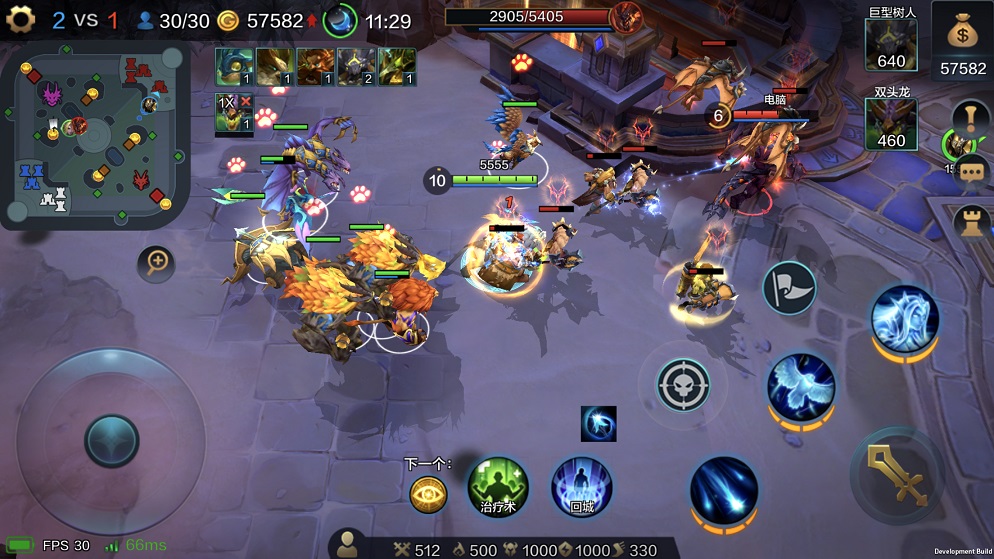Use the sword basic attack button

click(896, 475)
